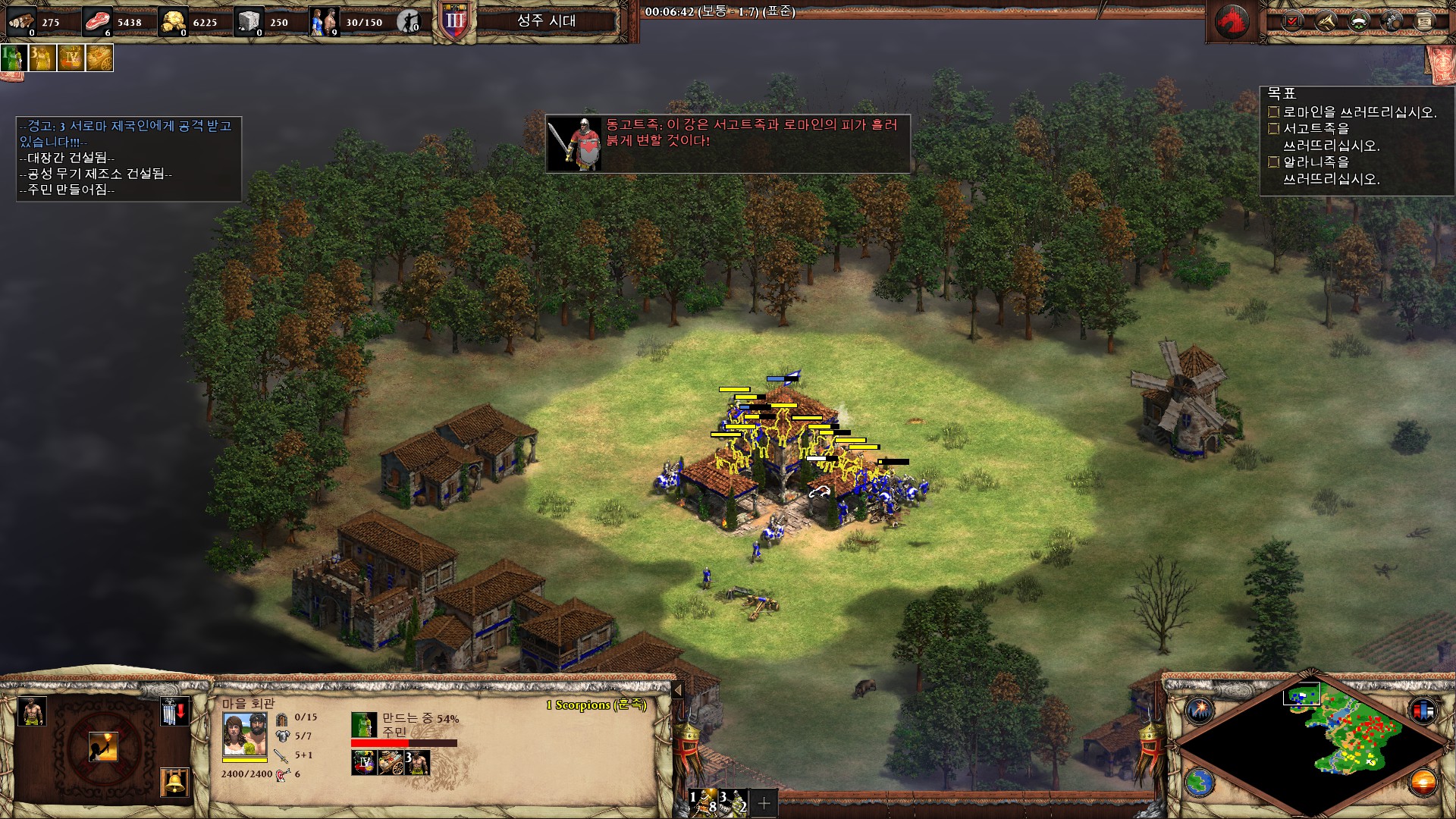Viewport: 1456px width, 819px height.
Task: Add a new control group with plus
Action: pos(764,802)
